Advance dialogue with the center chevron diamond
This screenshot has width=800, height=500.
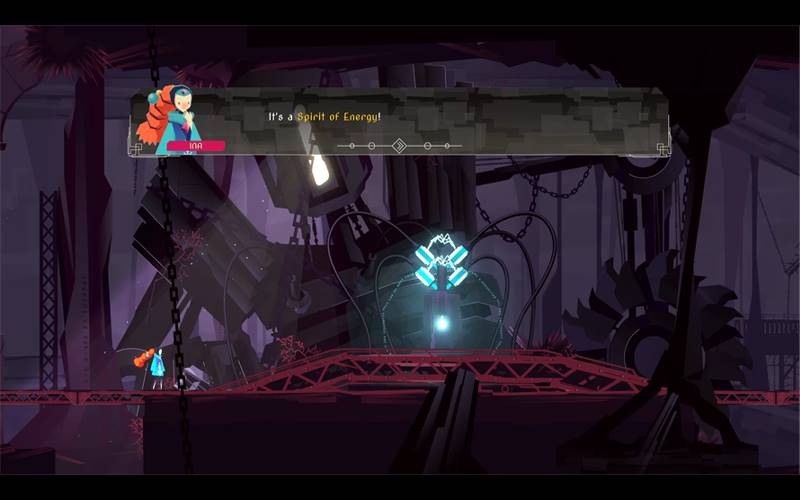tap(399, 146)
